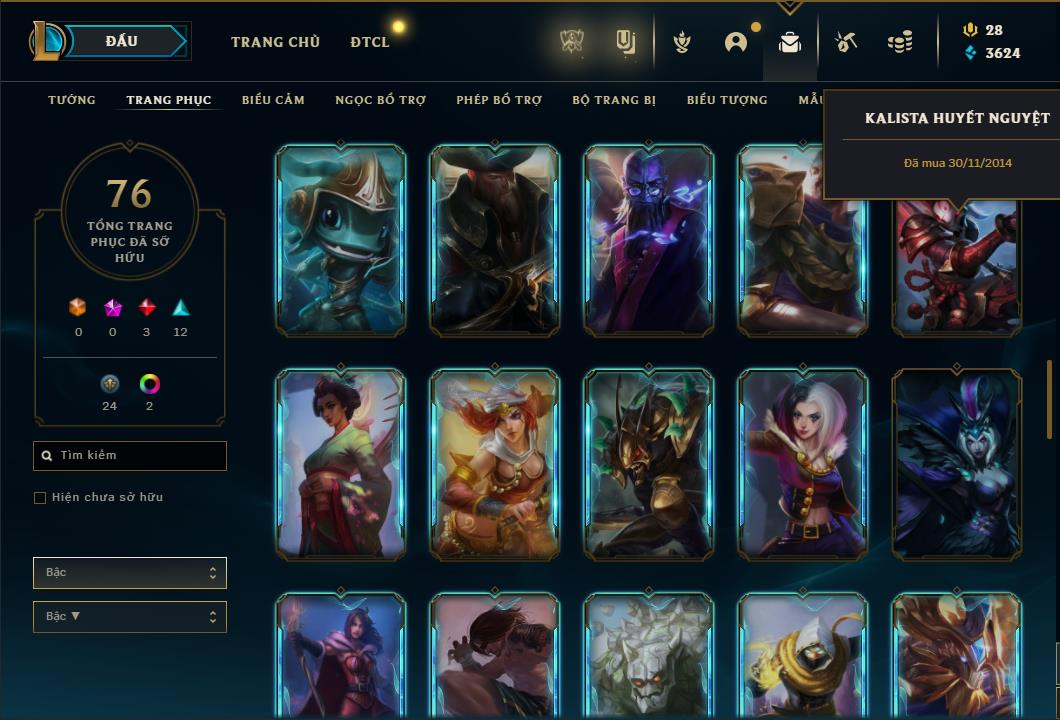Switch to the BIỂU CẢM tab

[x=273, y=100]
